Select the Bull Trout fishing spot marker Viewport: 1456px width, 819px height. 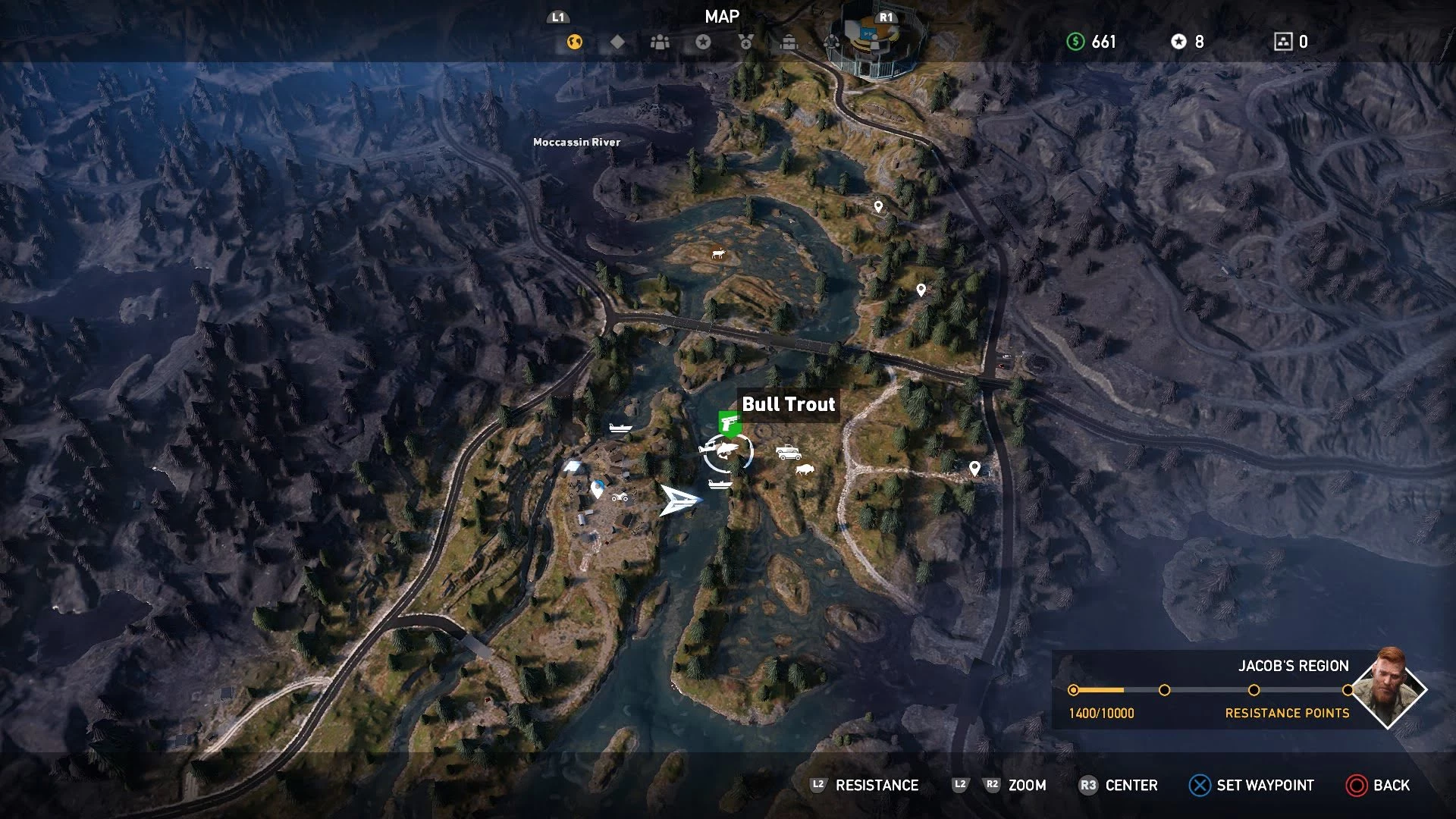[726, 453]
